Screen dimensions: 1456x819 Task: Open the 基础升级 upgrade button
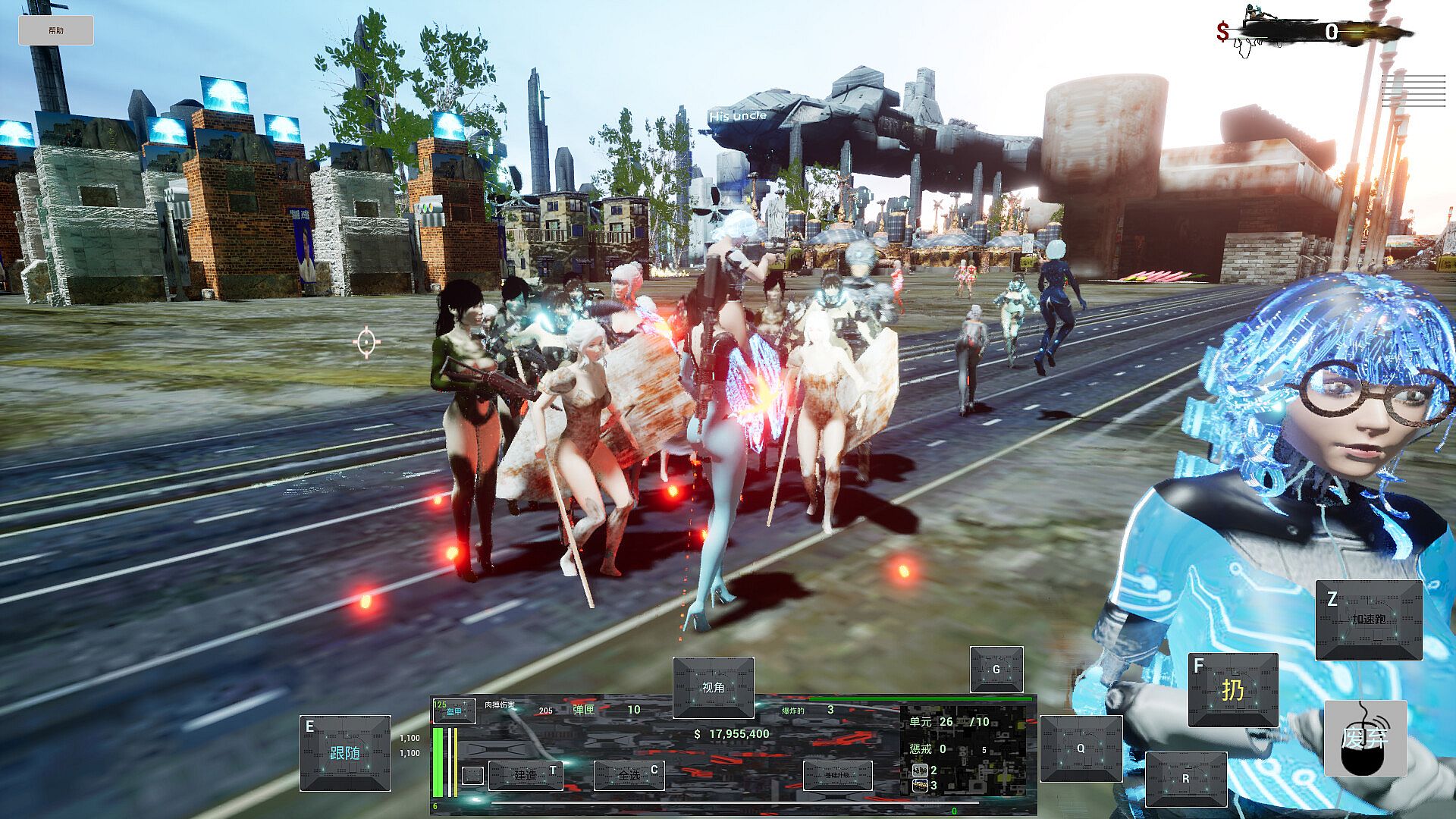pyautogui.click(x=837, y=775)
